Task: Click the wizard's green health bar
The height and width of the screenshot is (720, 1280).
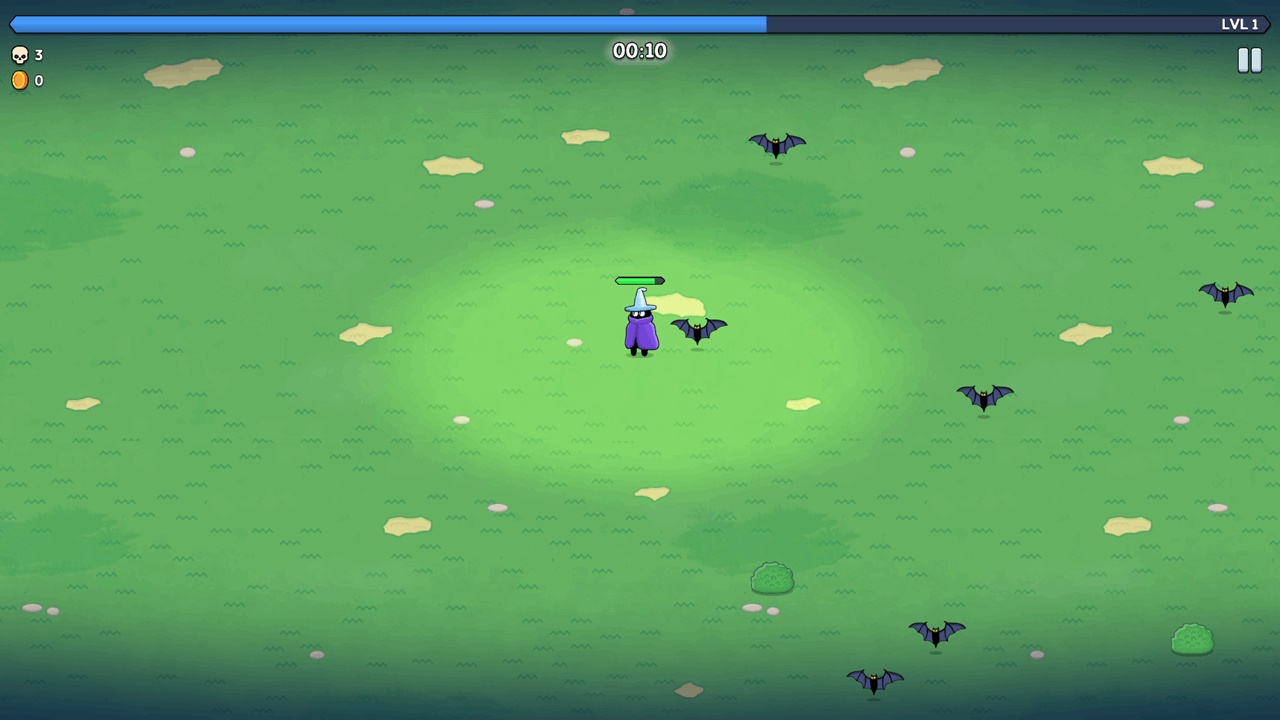Action: pos(639,281)
